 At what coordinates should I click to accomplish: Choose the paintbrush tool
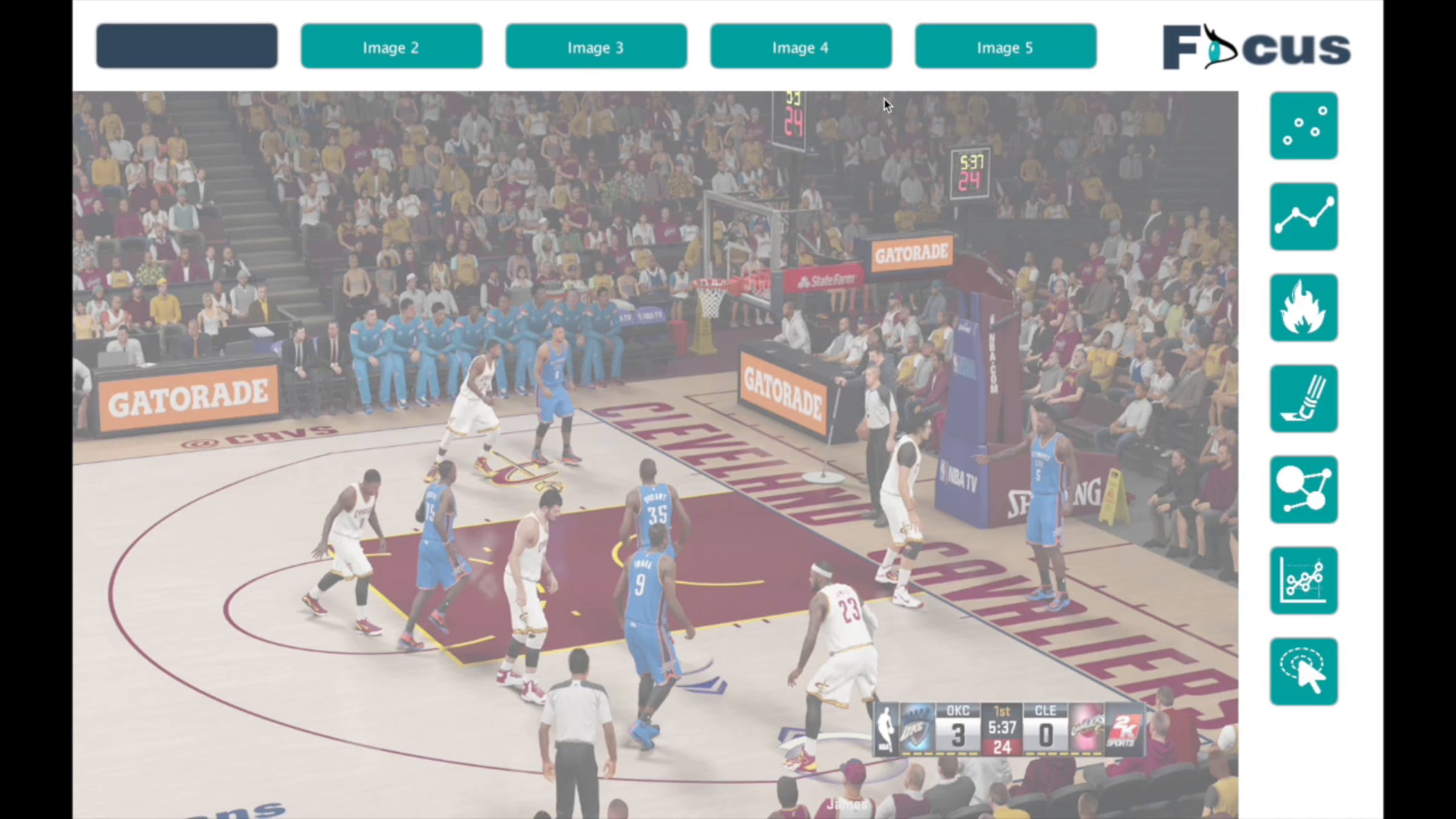tap(1304, 399)
